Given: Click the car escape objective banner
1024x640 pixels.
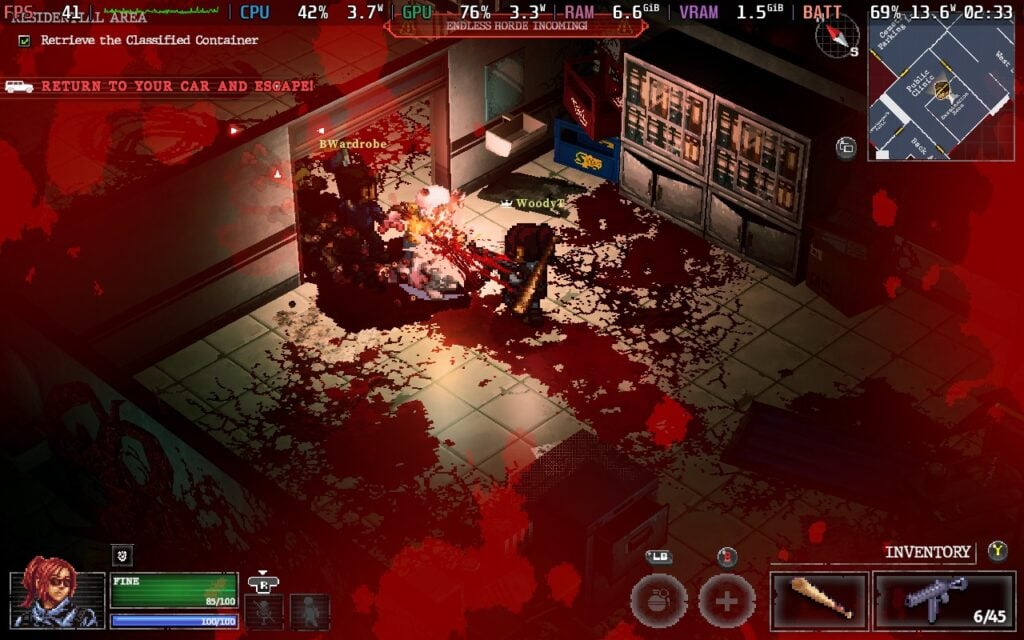Looking at the screenshot, I should pos(160,87).
